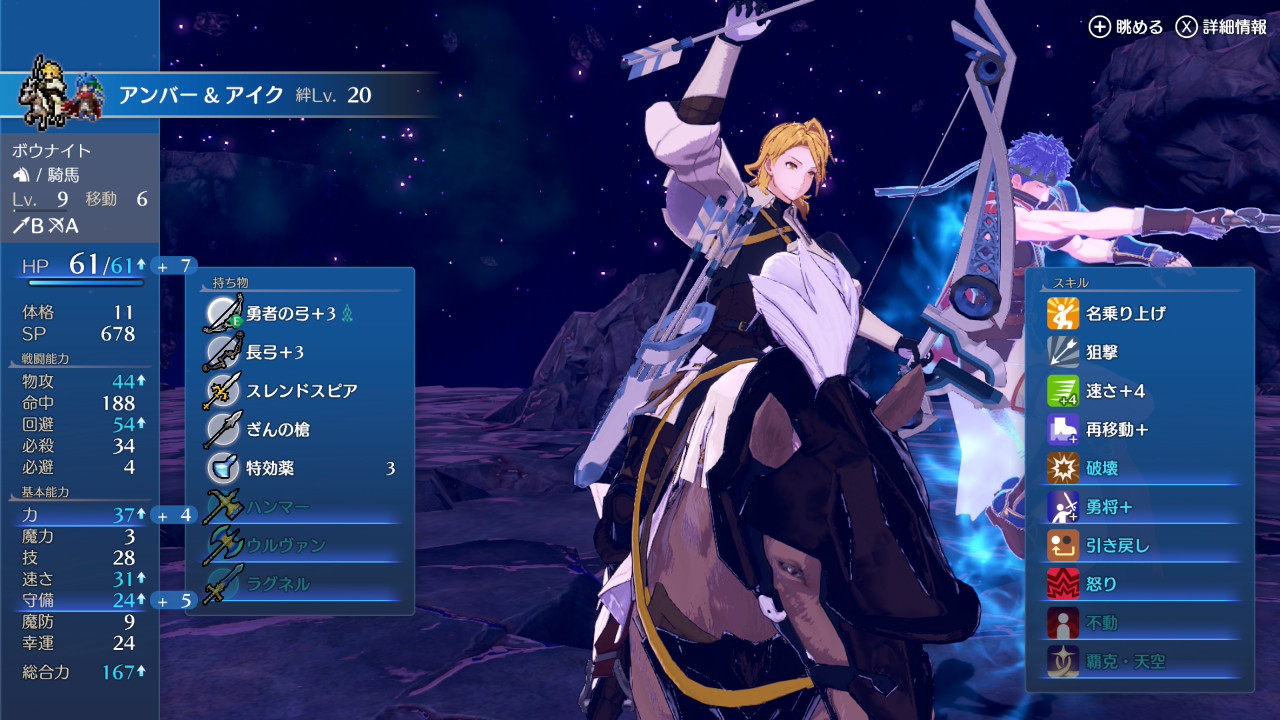Screen dimensions: 1280x720
Task: Select the 再移動+ skill
Action: (x=1116, y=429)
